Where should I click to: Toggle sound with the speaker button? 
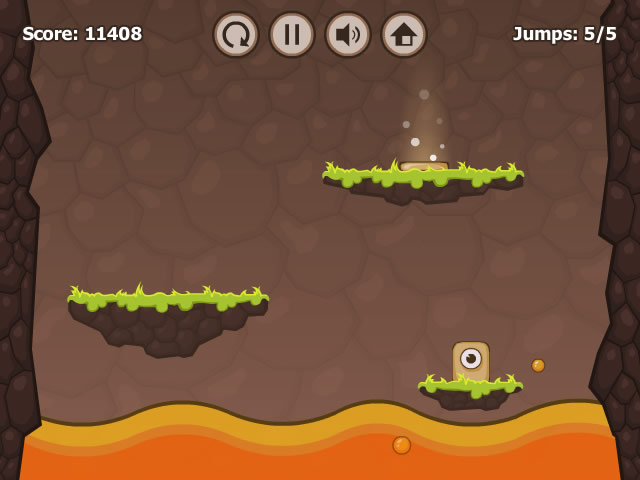click(x=348, y=35)
